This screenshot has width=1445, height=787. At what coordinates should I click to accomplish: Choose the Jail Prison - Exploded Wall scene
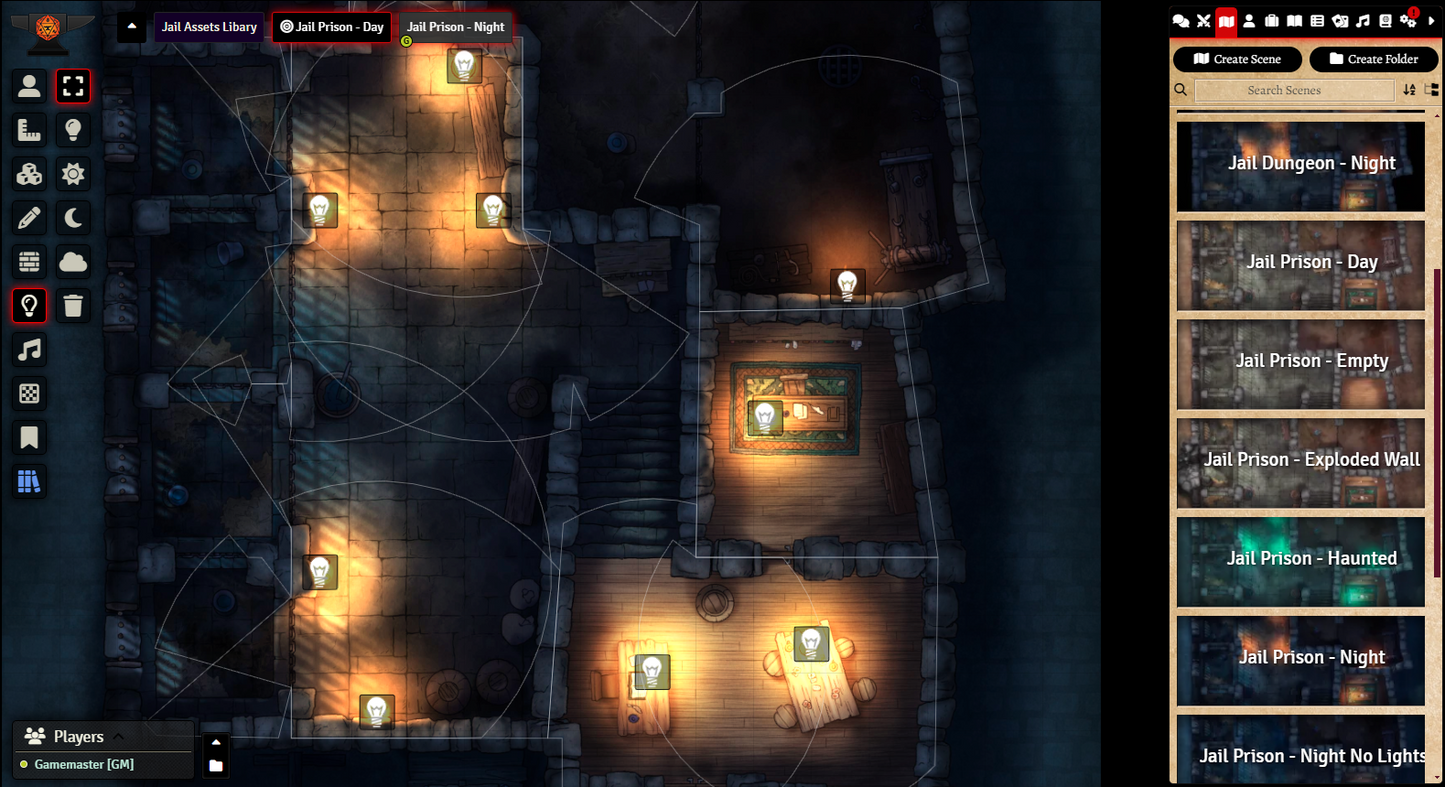pyautogui.click(x=1301, y=463)
